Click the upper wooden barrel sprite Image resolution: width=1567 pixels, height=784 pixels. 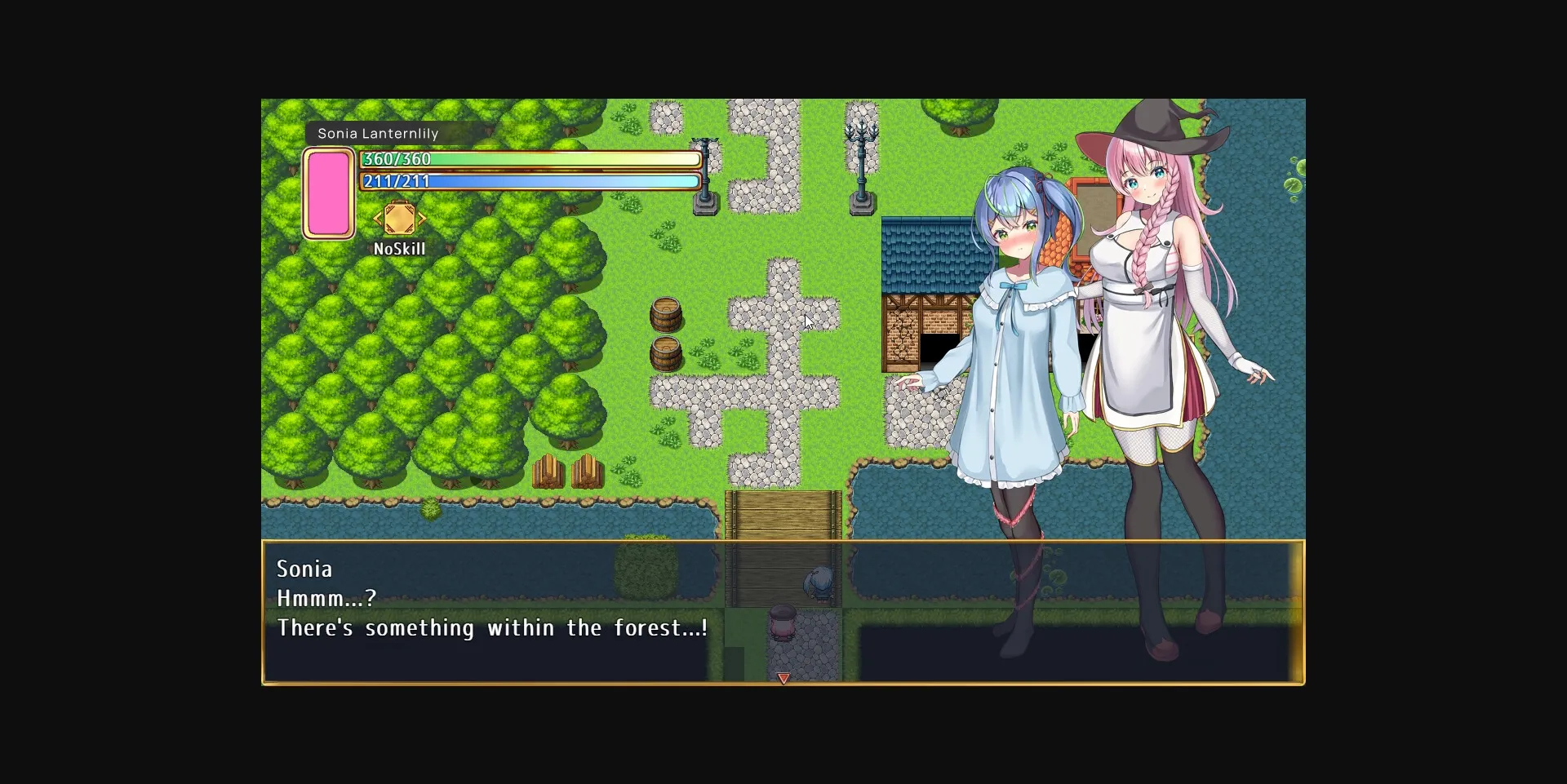pos(668,316)
